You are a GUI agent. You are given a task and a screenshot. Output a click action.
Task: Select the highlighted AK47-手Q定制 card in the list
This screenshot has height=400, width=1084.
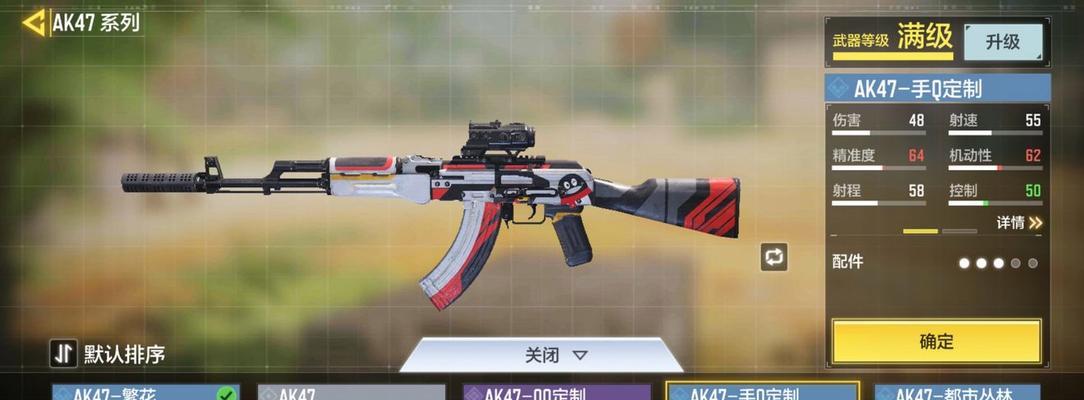click(762, 392)
